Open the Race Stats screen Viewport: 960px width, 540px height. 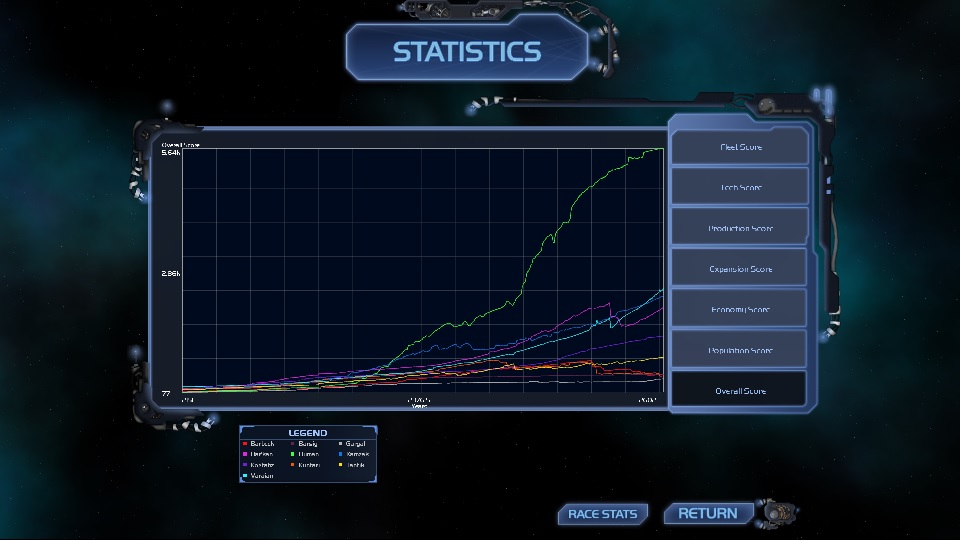coord(602,514)
